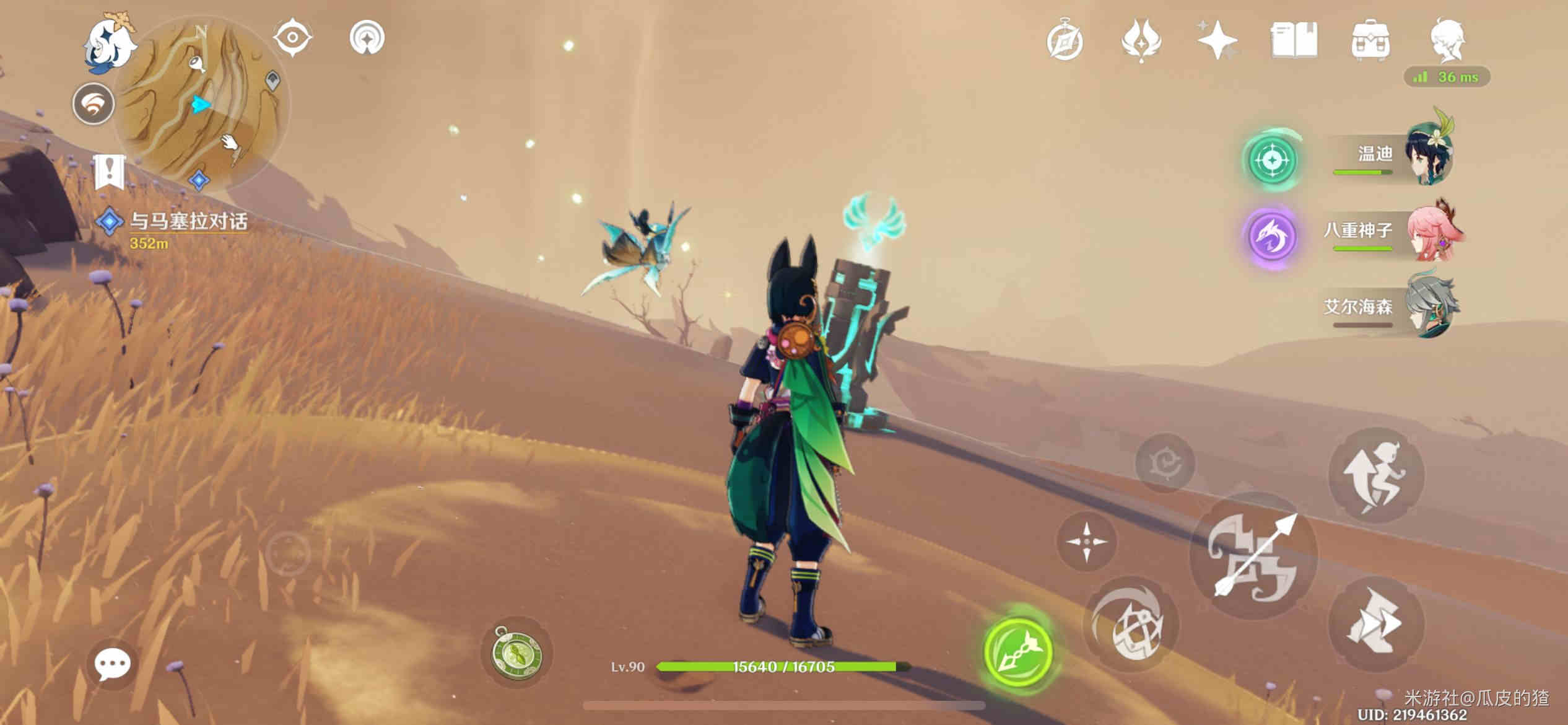
Task: Open the chat speech bubble
Action: pyautogui.click(x=112, y=665)
